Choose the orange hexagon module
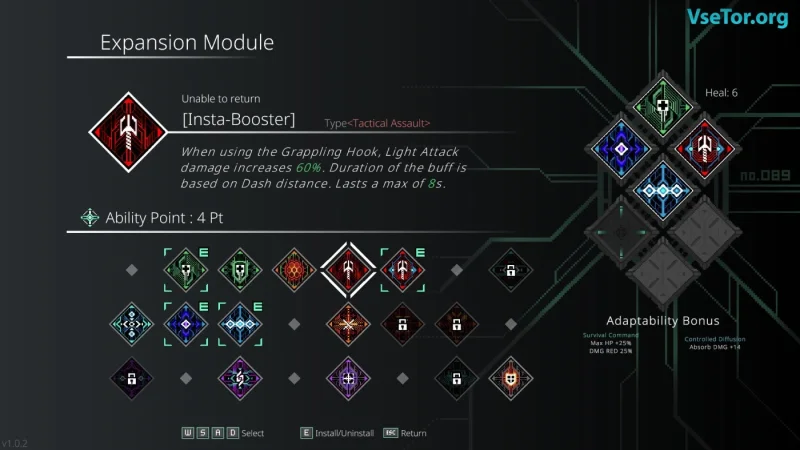Viewport: 800px width, 450px height. 293,269
